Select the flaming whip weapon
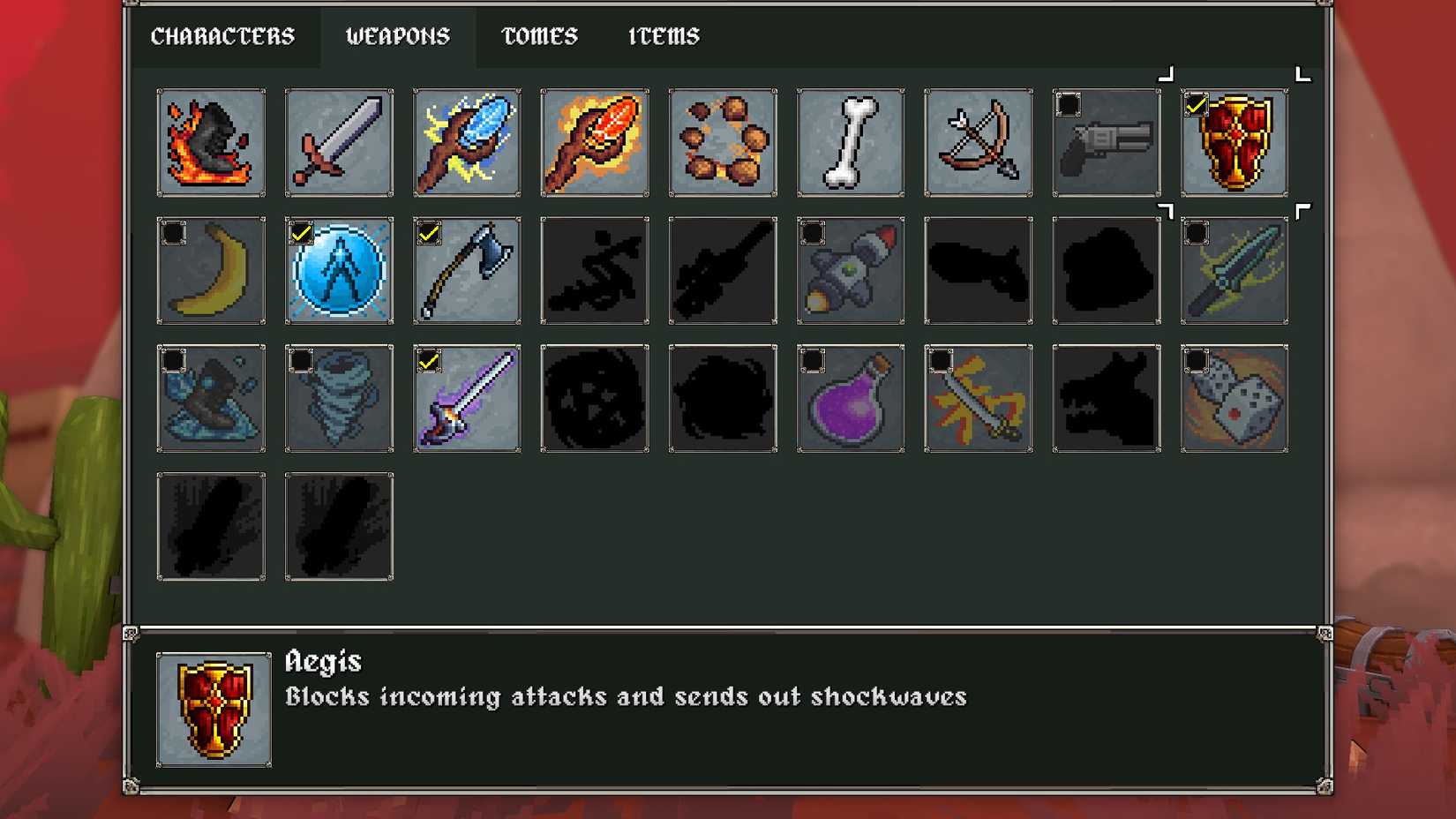The width and height of the screenshot is (1456, 819). coord(212,142)
